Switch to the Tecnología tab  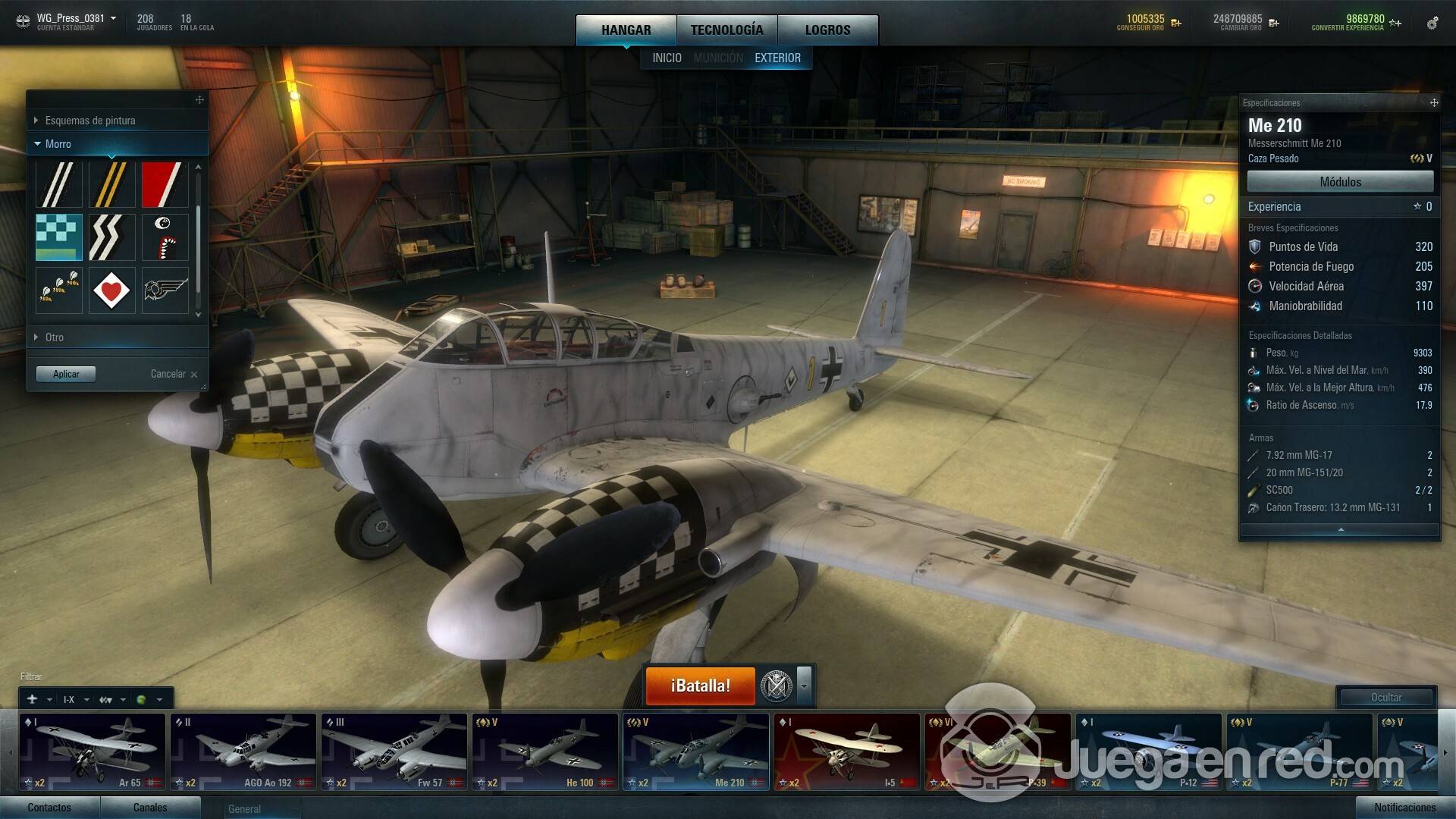tap(726, 30)
